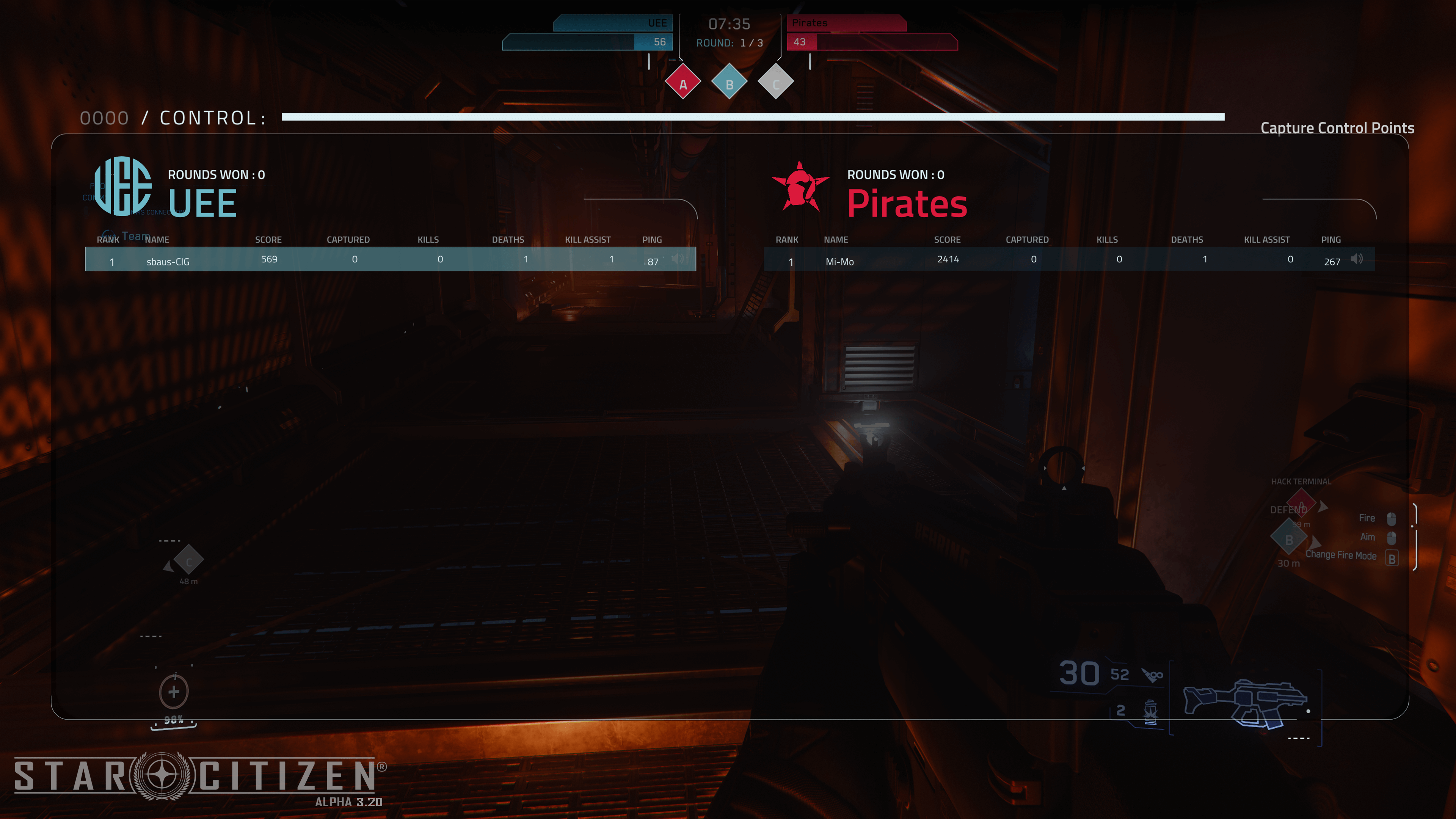Toggle the speaker icon beside Mi-Mo
The height and width of the screenshot is (819, 1456).
(x=1357, y=259)
